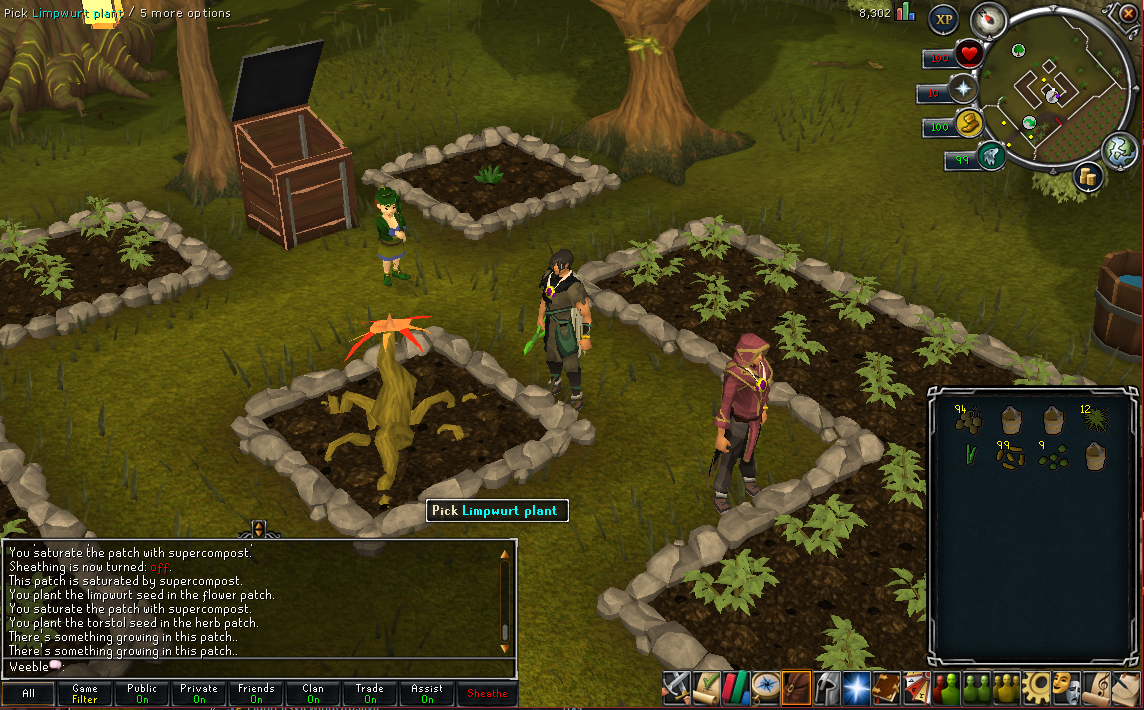1144x710 pixels.
Task: Select the green herb inventory item
Action: point(968,455)
